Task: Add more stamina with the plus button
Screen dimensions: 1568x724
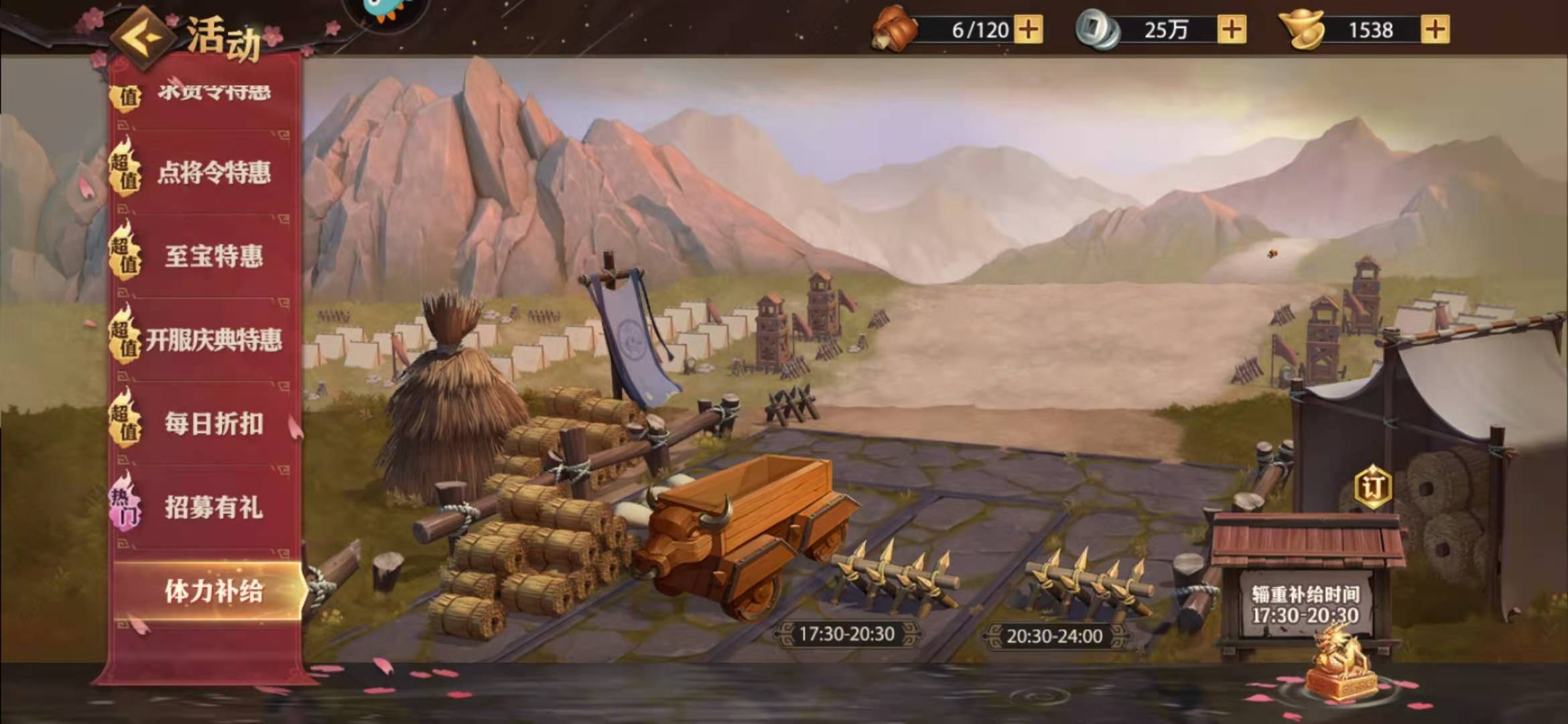Action: pyautogui.click(x=1029, y=29)
